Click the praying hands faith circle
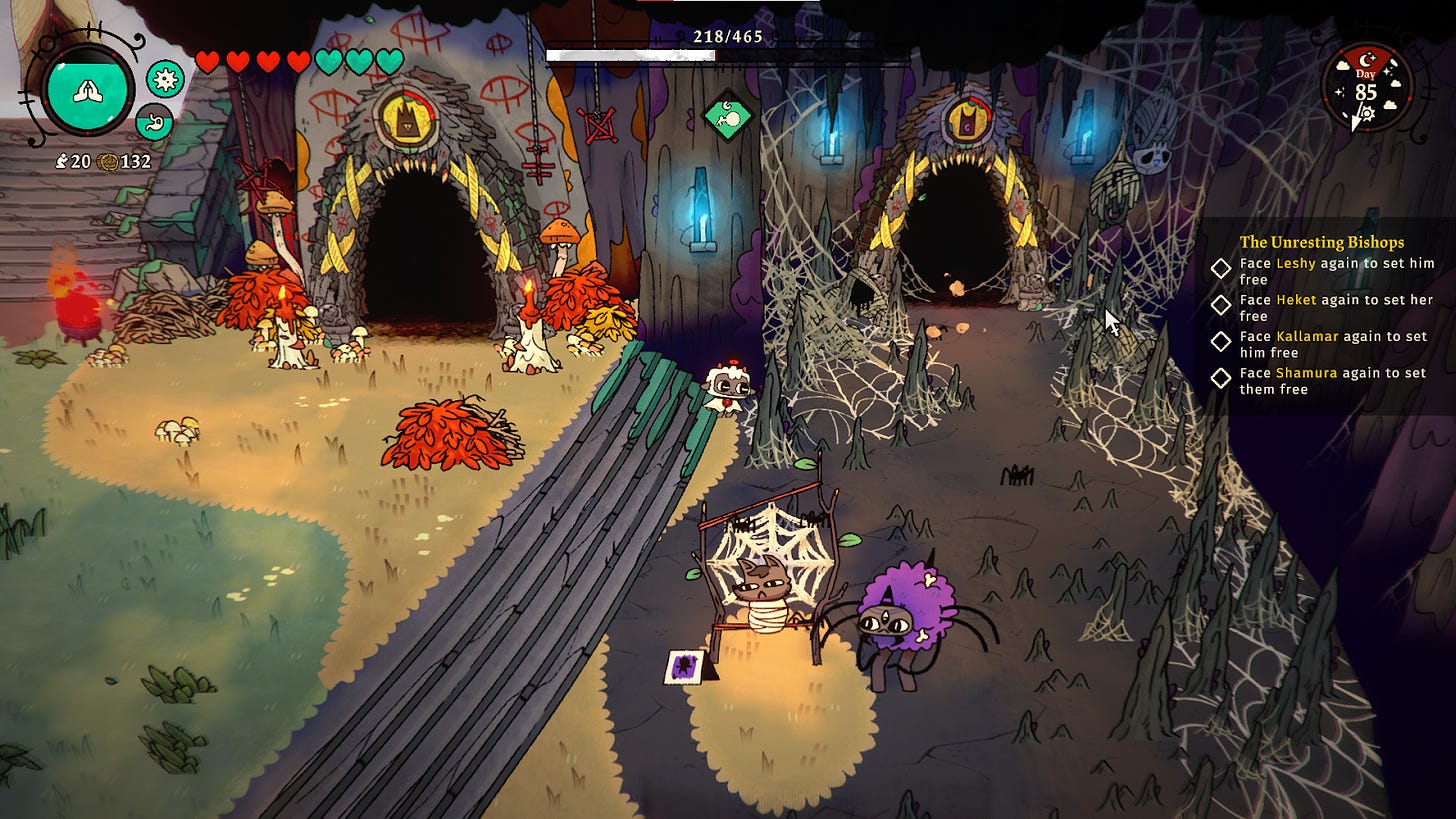 click(x=89, y=89)
